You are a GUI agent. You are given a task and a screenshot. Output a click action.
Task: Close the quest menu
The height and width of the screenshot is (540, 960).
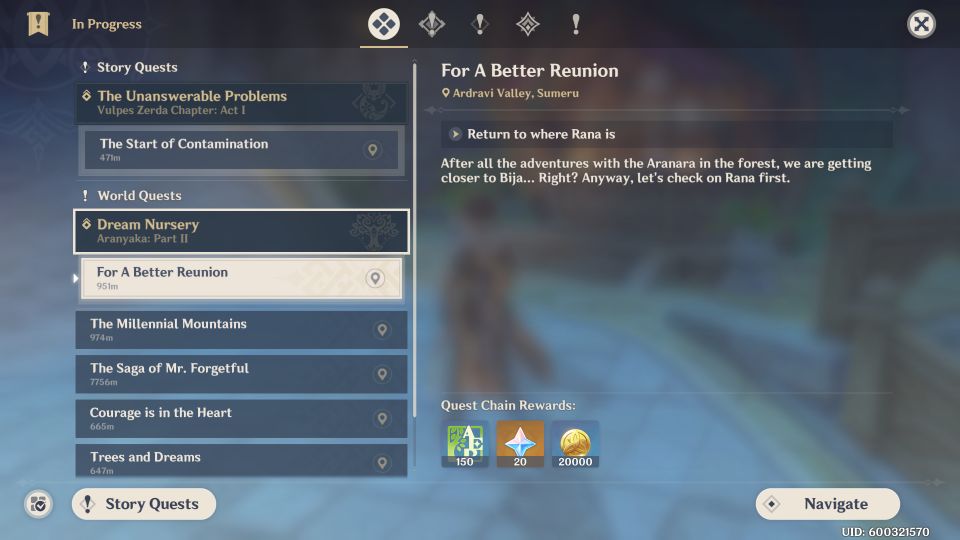tap(921, 24)
